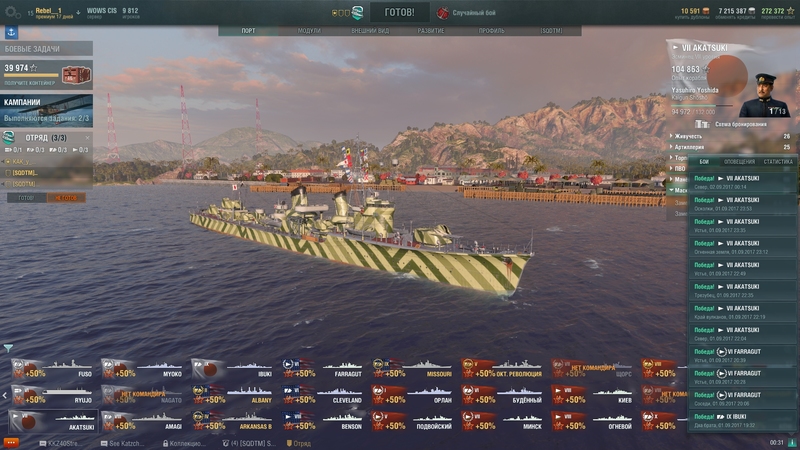This screenshot has height=450, width=800.
Task: Select the Amagi ship card
Action: (142, 420)
